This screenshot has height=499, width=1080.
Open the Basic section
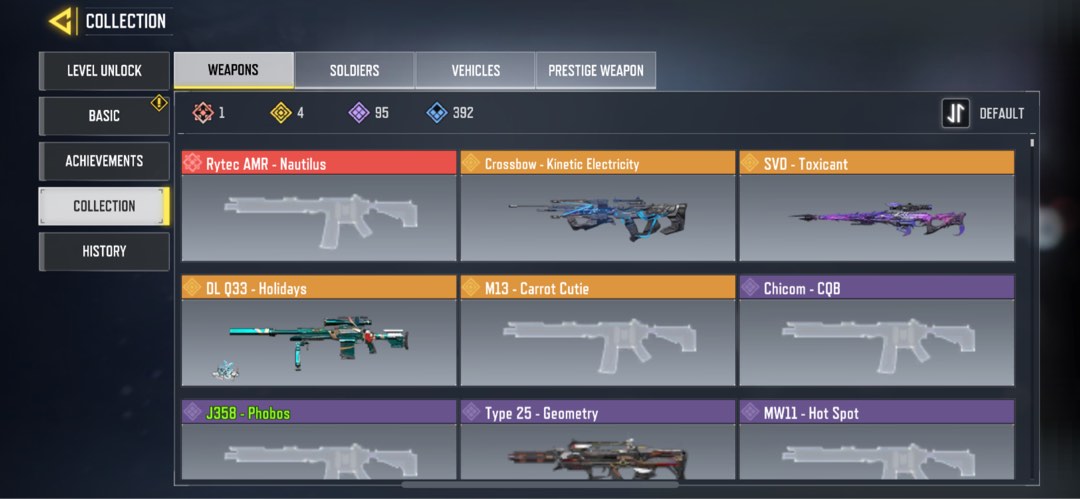(x=104, y=116)
